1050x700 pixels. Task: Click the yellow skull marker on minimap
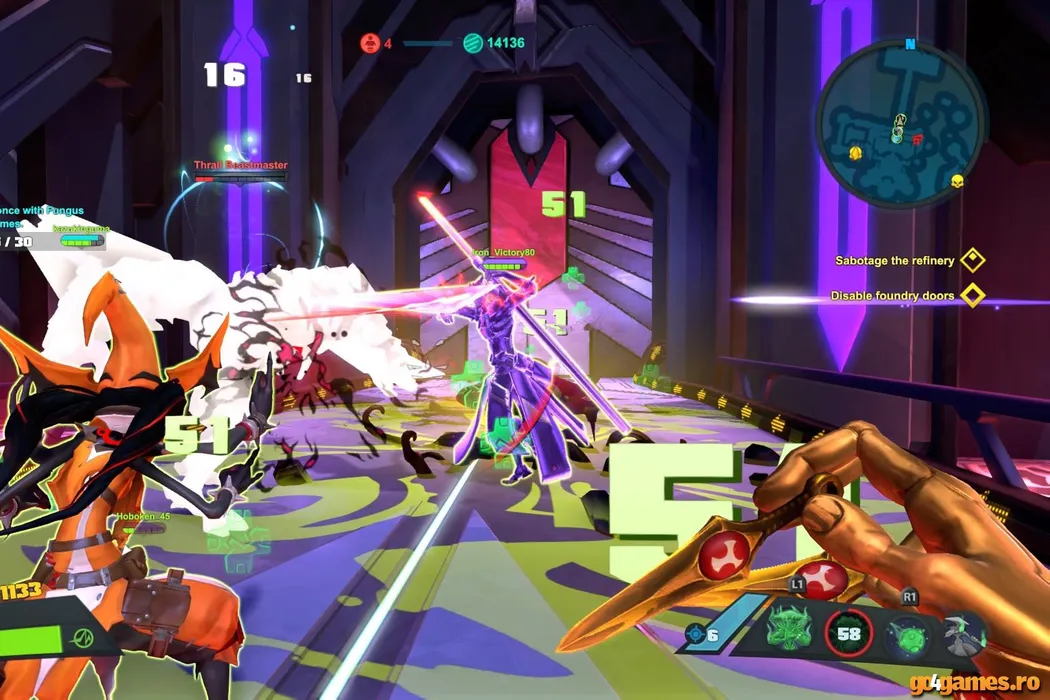(957, 181)
